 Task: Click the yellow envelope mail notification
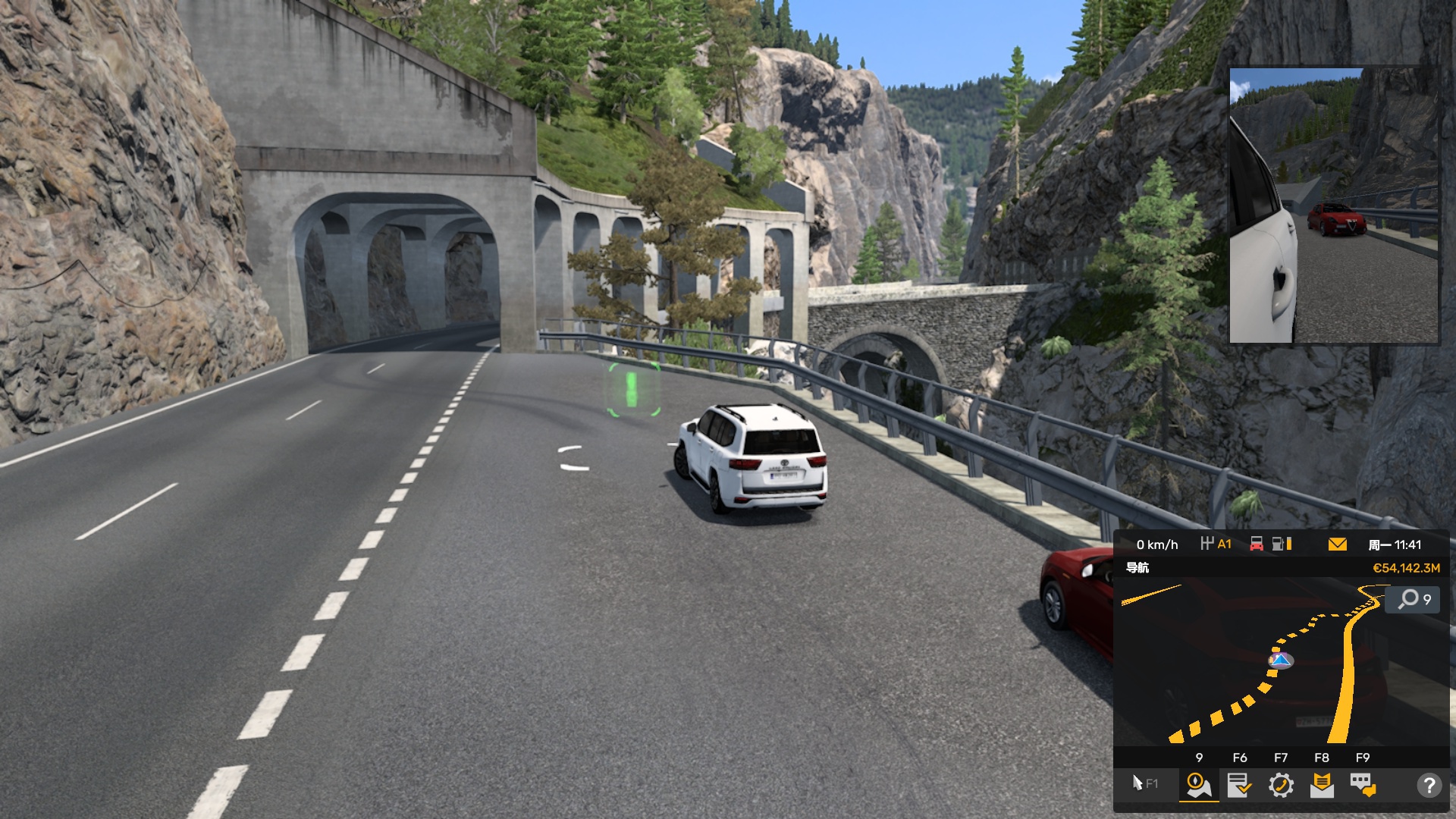tap(1338, 544)
